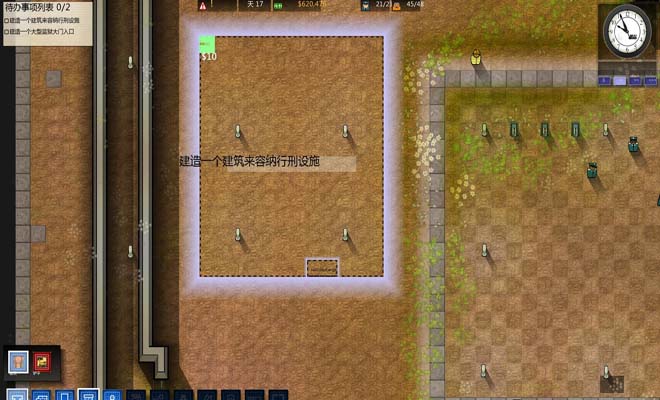This screenshot has width=660, height=400.
Task: Select the red and yellow build icon
Action: coord(42,361)
